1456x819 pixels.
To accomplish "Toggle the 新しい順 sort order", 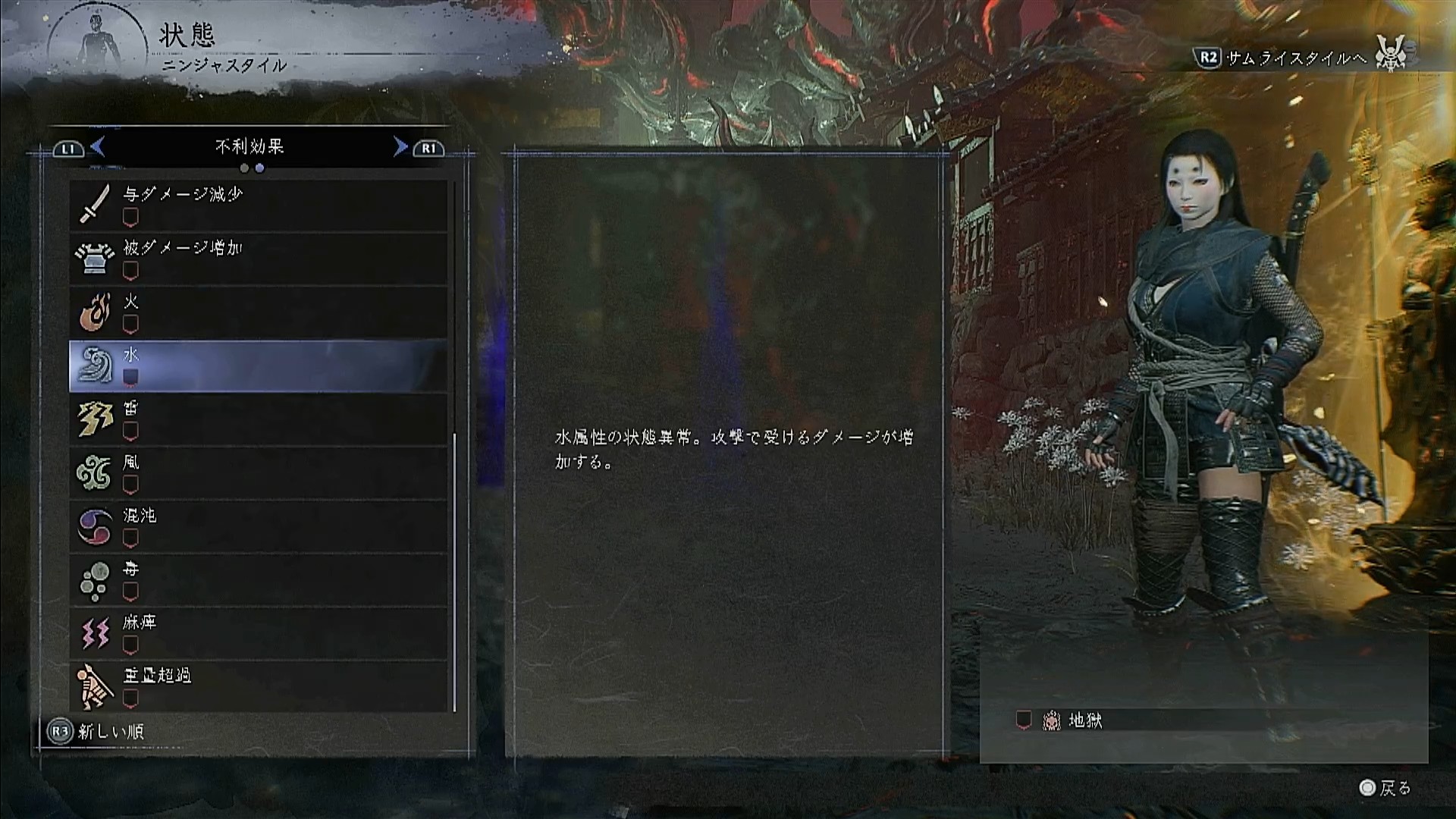I will tap(96, 732).
